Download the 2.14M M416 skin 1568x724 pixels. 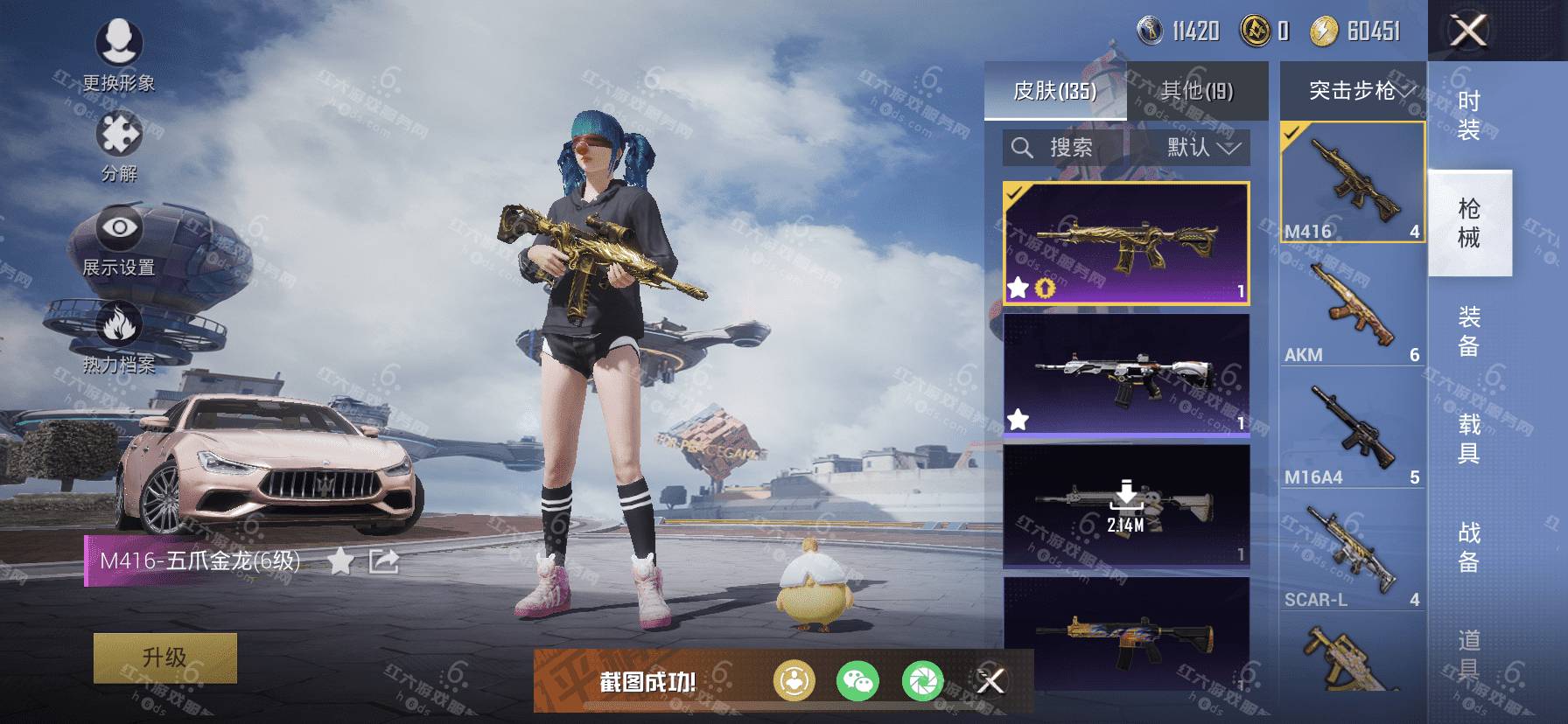[x=1126, y=505]
